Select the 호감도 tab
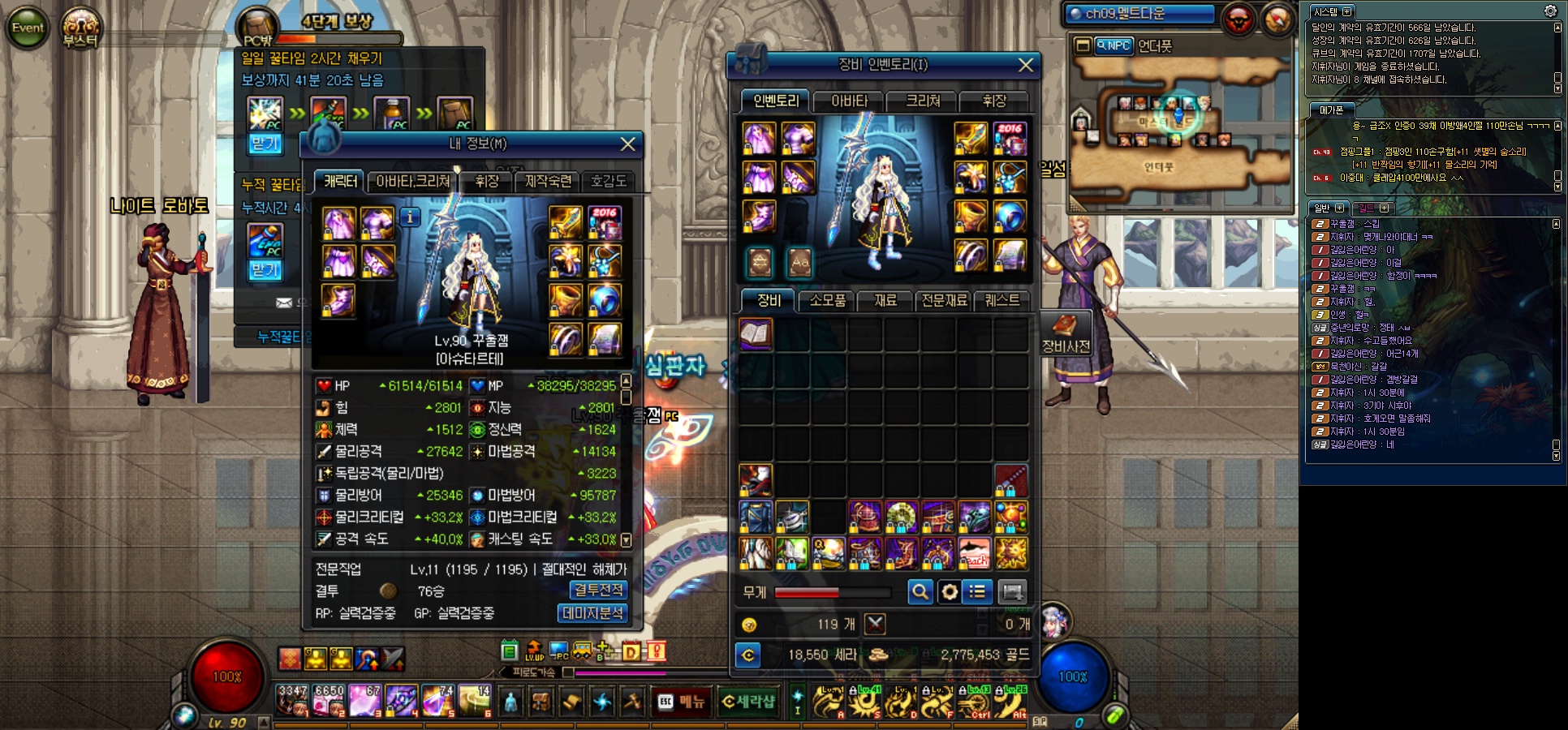Image resolution: width=1568 pixels, height=730 pixels. pyautogui.click(x=609, y=182)
